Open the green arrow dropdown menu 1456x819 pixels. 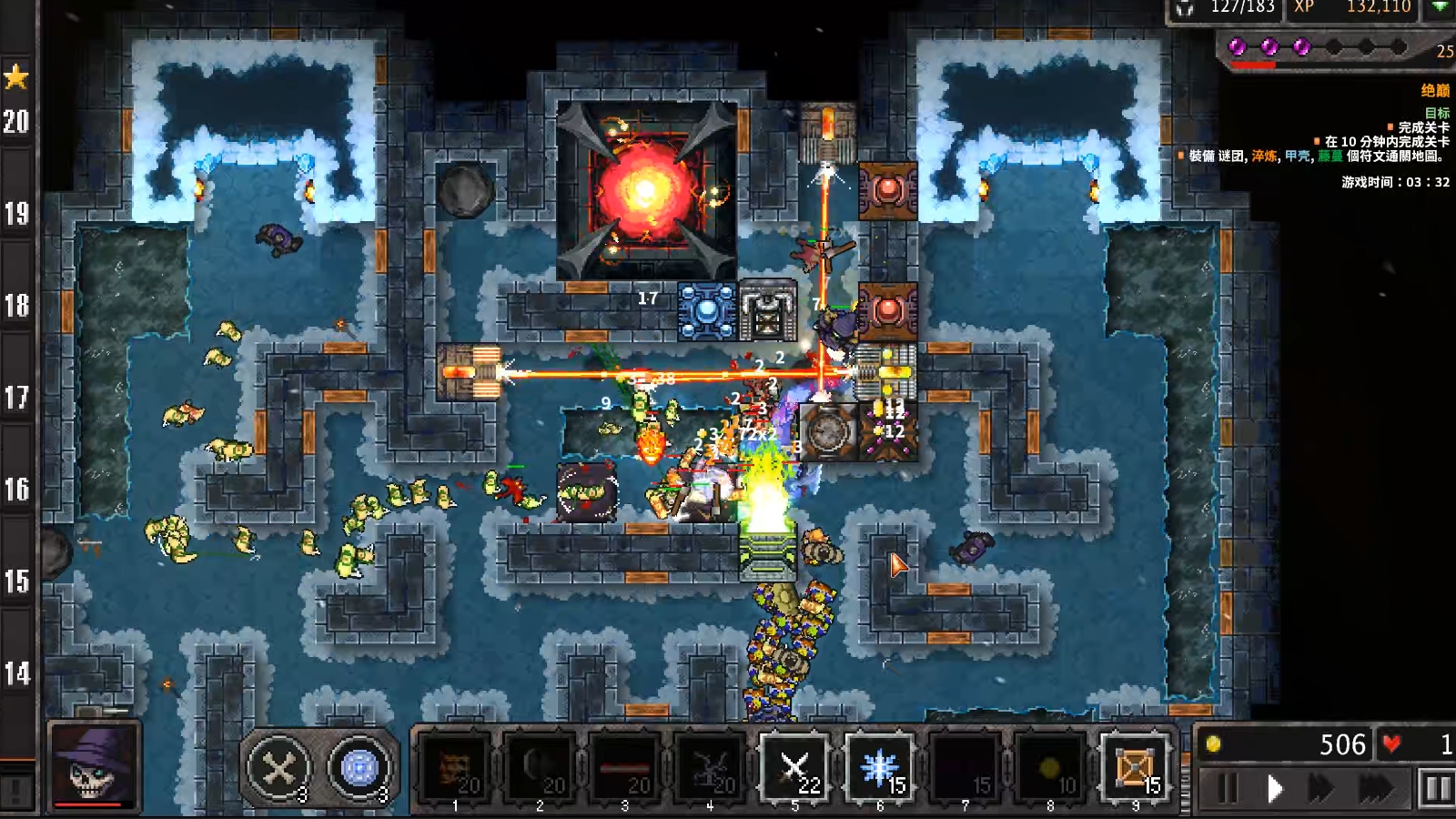click(1440, 7)
